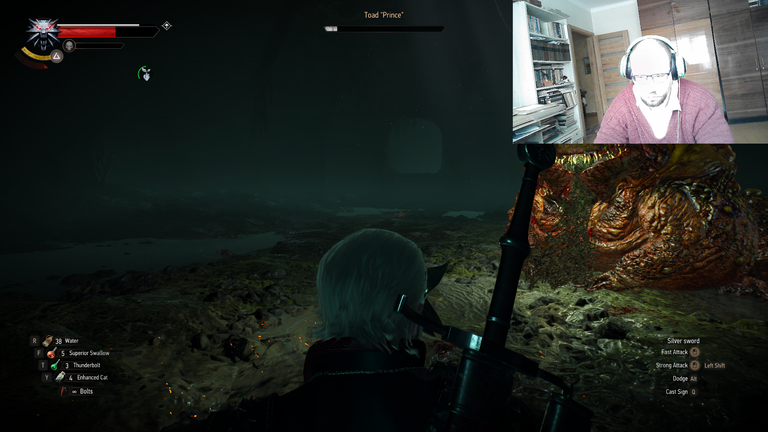Click the active buff icon under health
This screenshot has width=768, height=432.
pyautogui.click(x=145, y=72)
